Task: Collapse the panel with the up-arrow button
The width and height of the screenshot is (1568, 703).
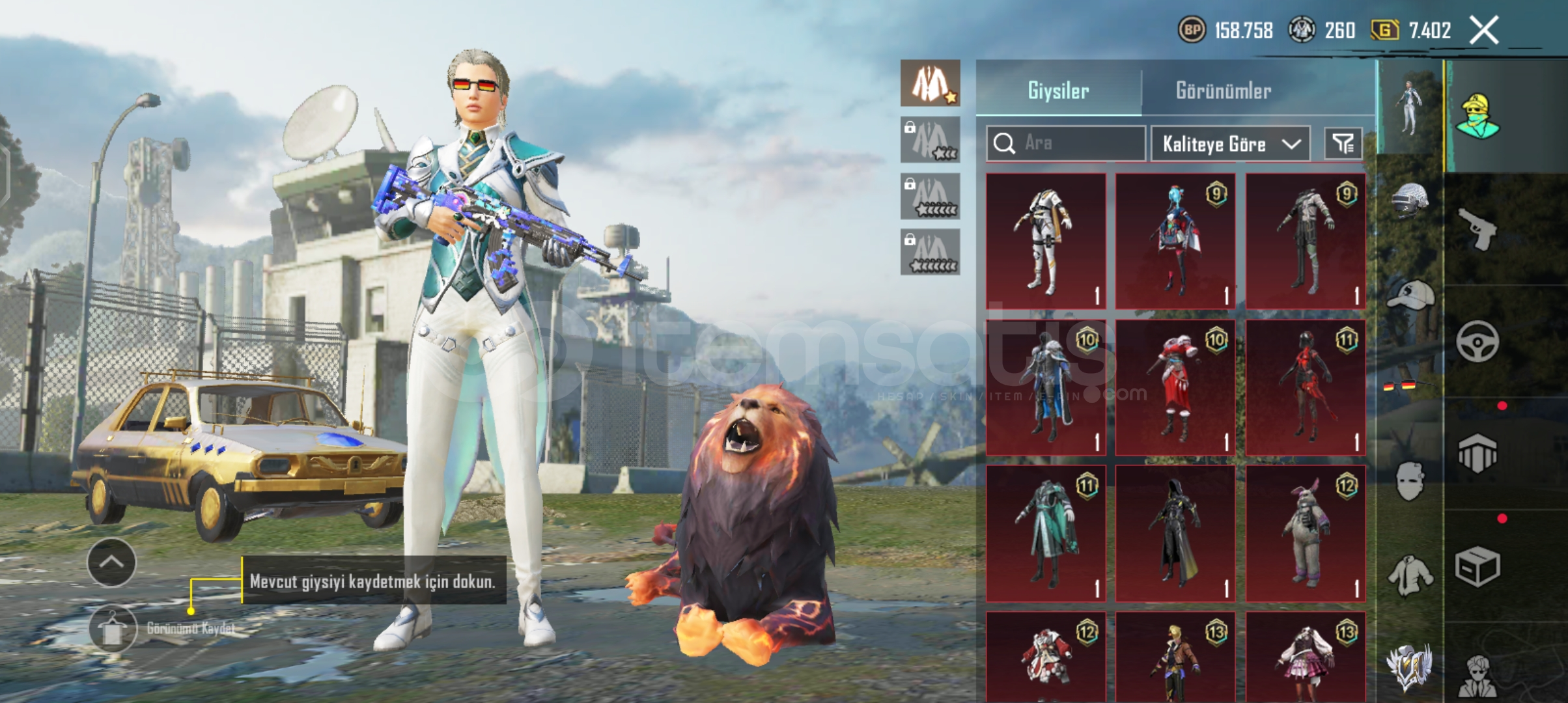Action: coord(111,562)
